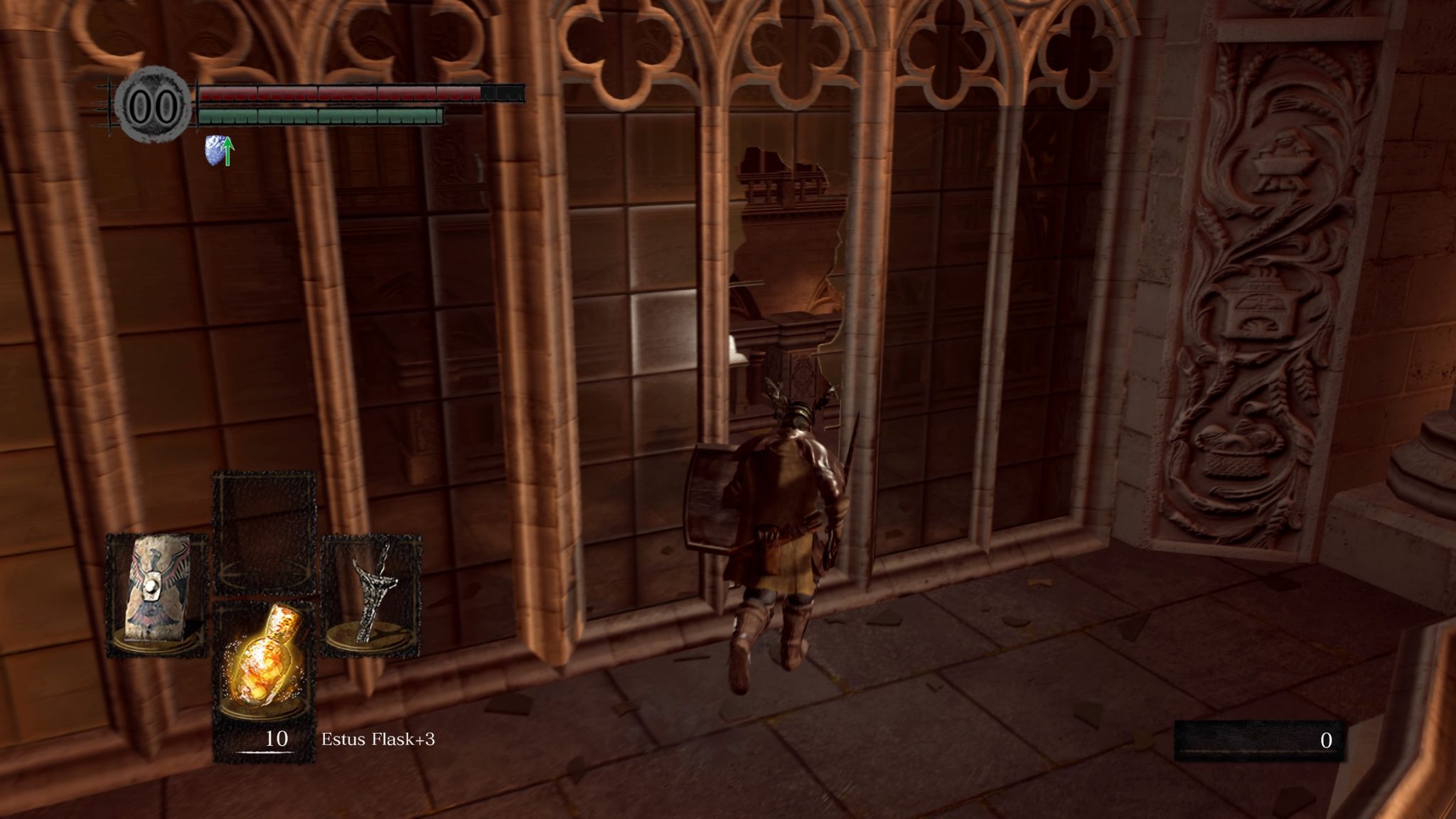Choose the right-hand weapon slot
Screen dimensions: 1456x819
point(371,595)
